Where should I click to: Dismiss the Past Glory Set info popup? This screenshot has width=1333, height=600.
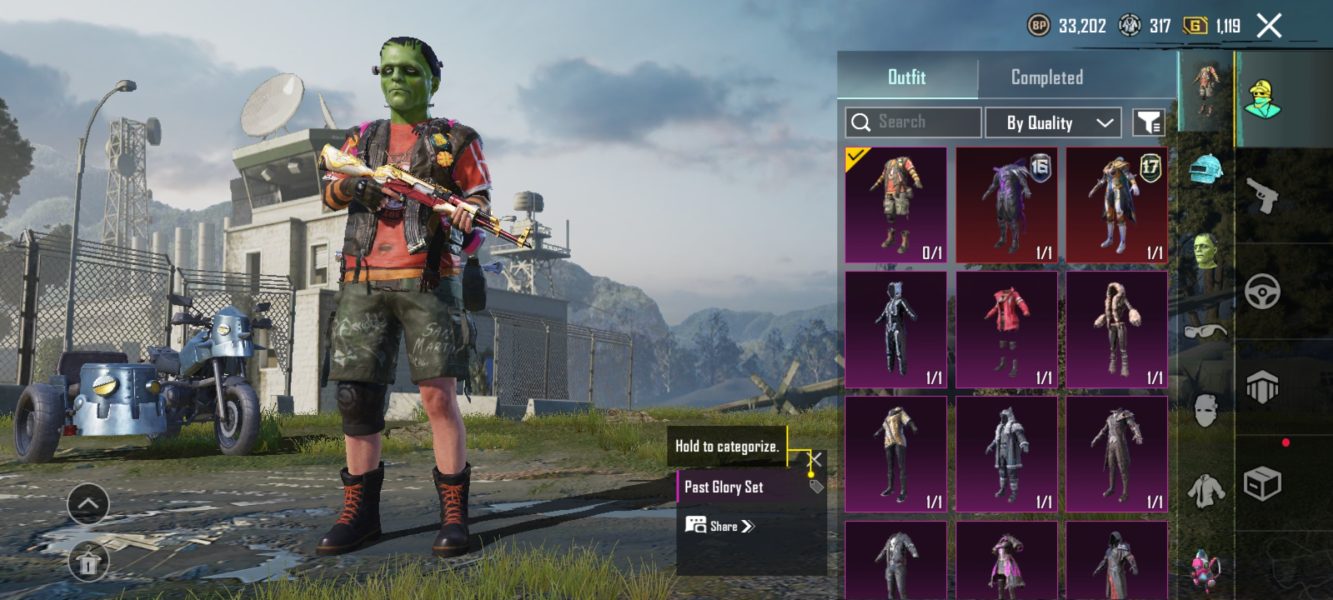point(816,460)
